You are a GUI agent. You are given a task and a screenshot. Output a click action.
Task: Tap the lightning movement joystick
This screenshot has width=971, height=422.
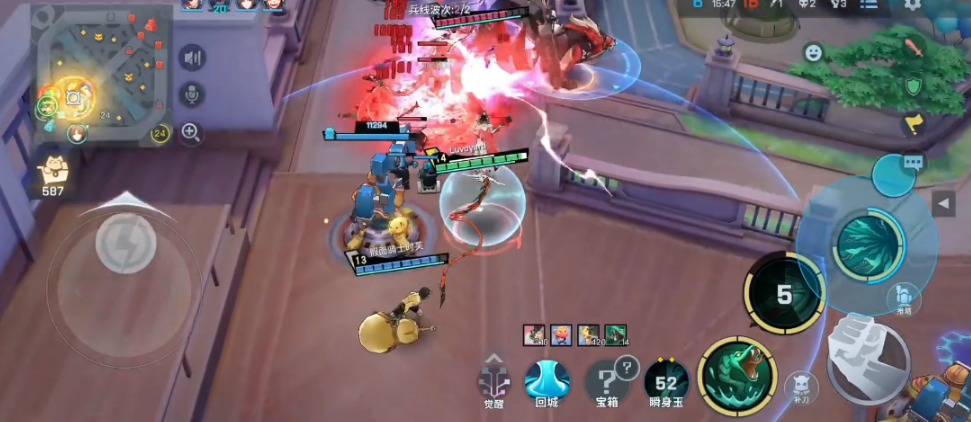point(125,242)
